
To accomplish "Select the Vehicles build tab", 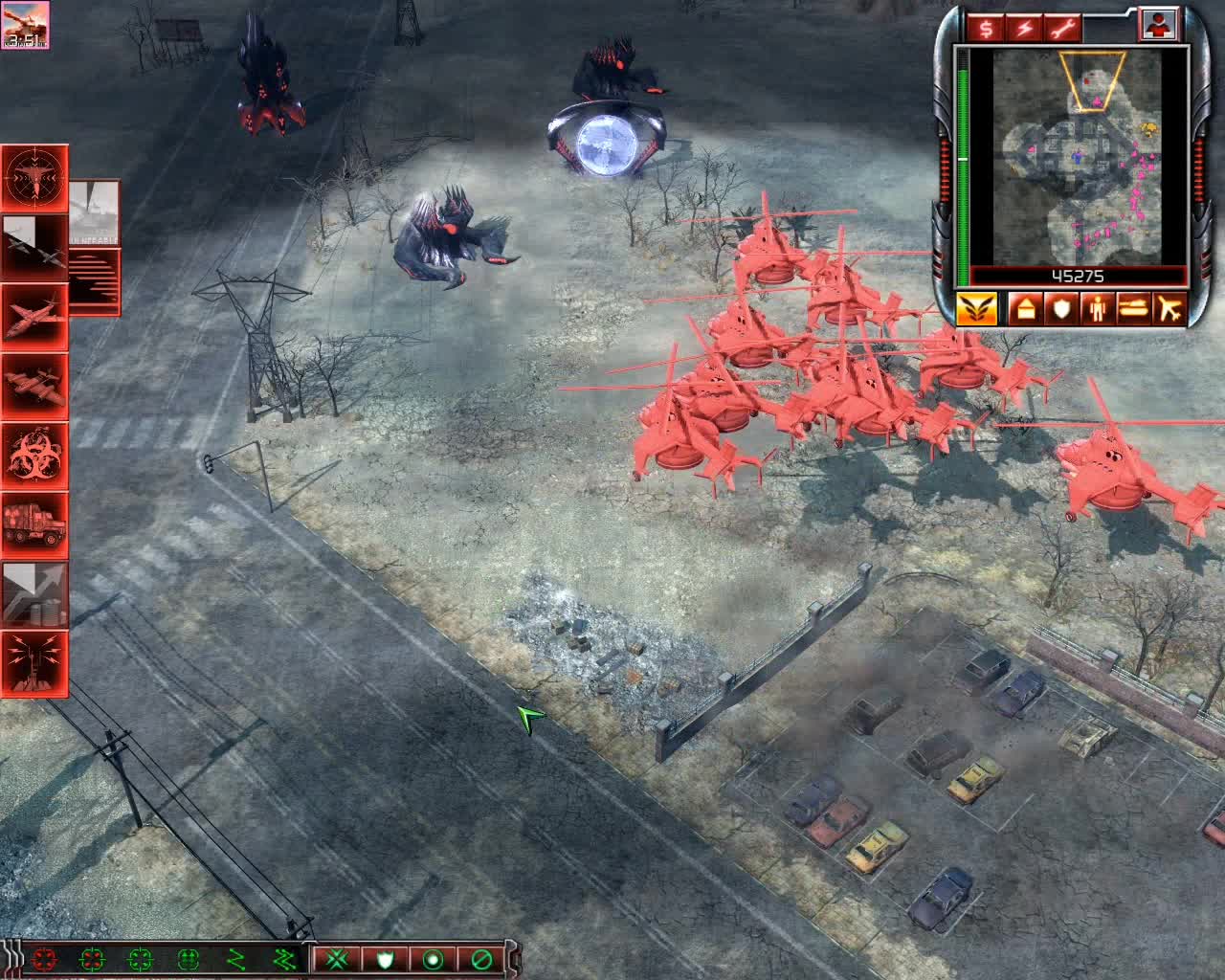I will pyautogui.click(x=1133, y=308).
